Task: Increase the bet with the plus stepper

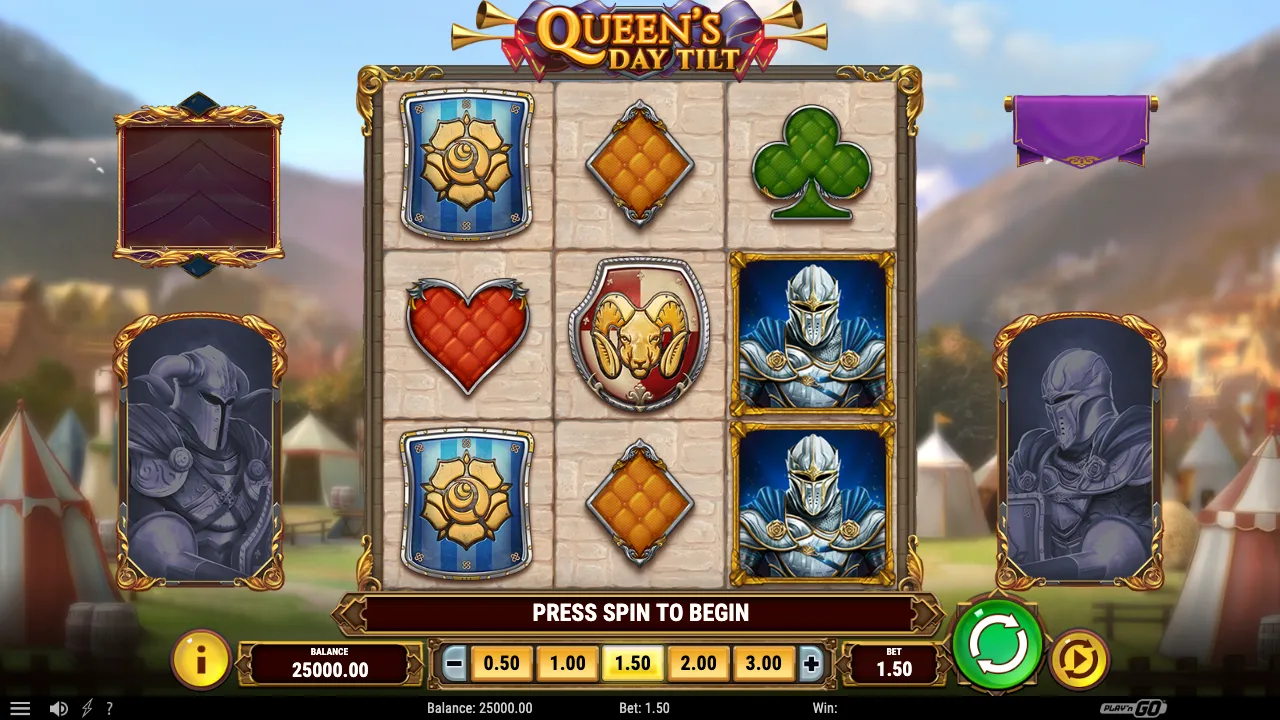Action: [x=811, y=663]
